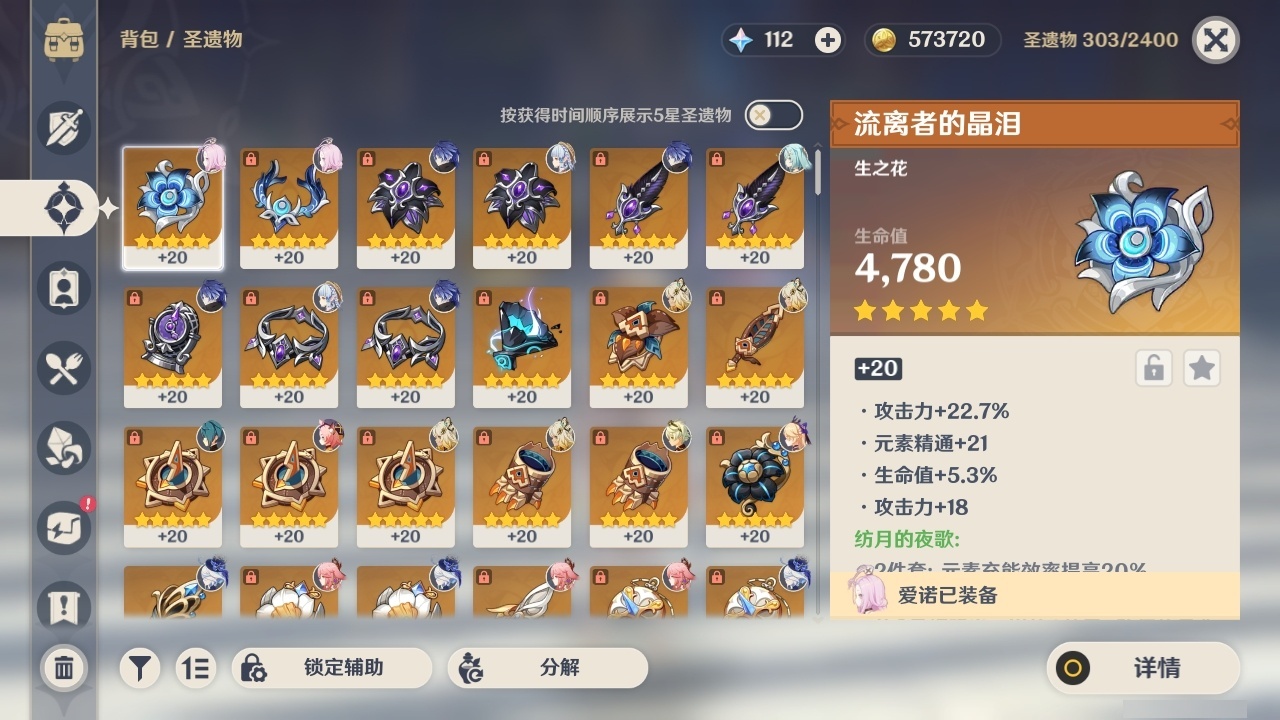Switch to the artifacts category tab
The height and width of the screenshot is (720, 1280).
62,208
